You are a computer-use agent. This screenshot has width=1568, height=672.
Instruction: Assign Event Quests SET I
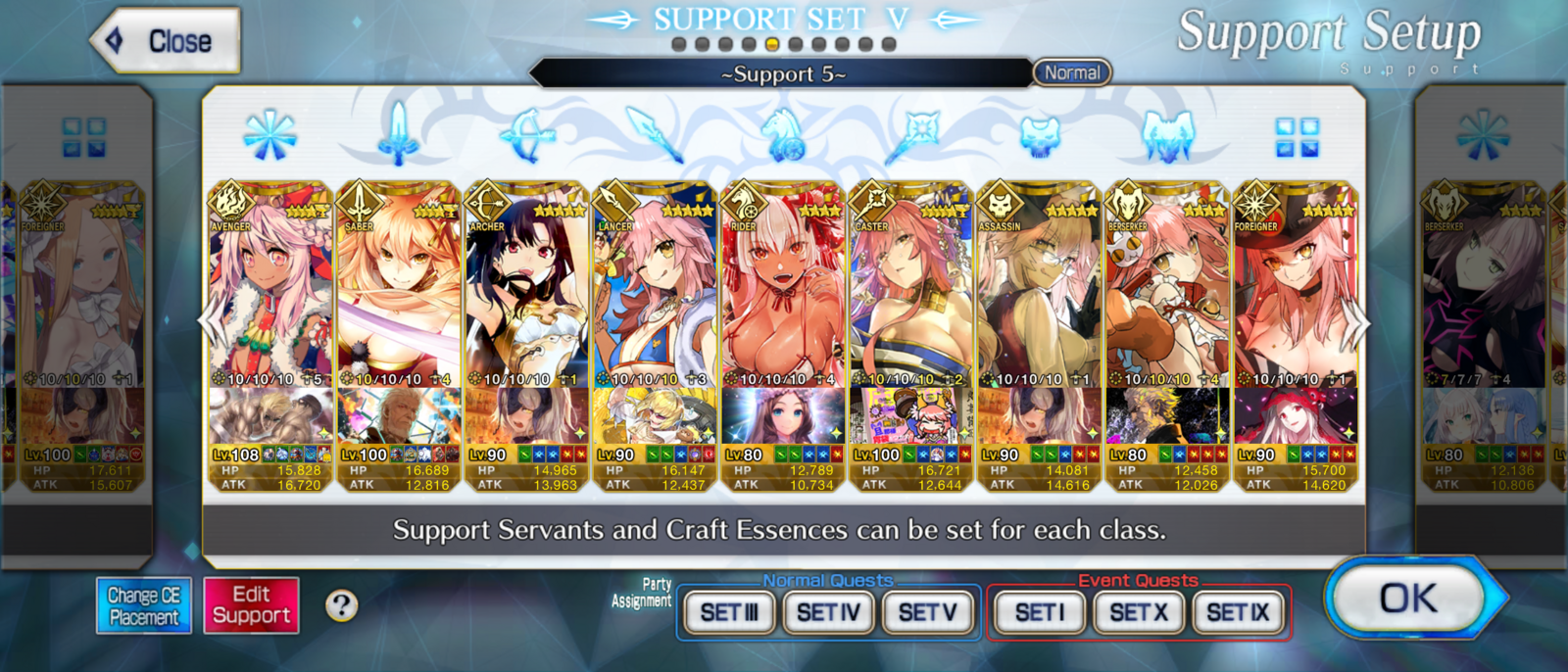pyautogui.click(x=1039, y=613)
